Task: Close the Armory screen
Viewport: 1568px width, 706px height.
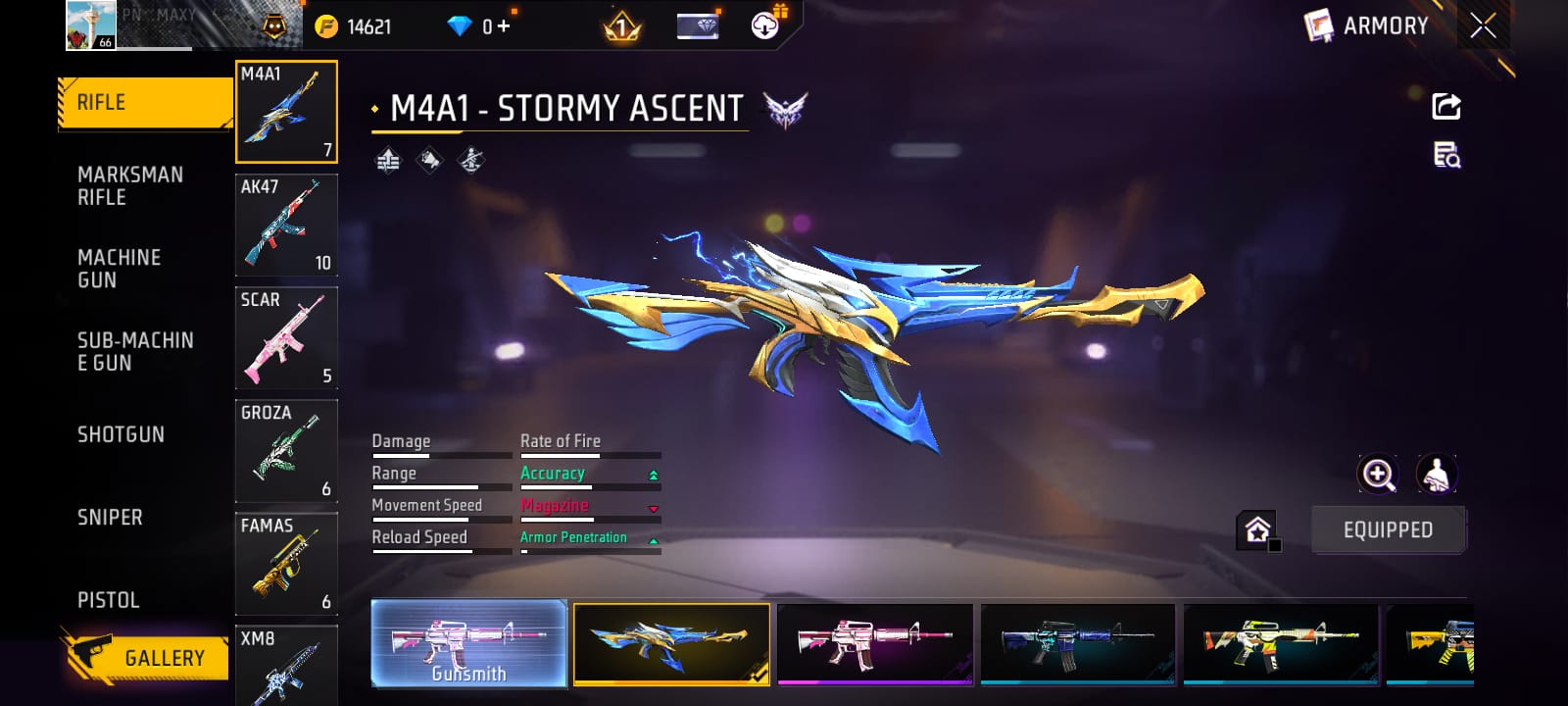Action: point(1483,25)
